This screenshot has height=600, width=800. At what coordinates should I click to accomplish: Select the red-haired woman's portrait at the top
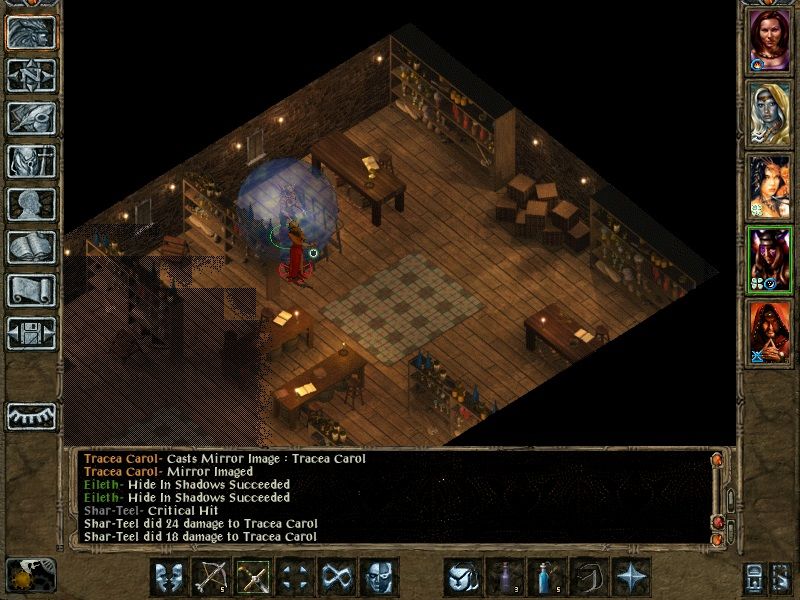point(770,42)
